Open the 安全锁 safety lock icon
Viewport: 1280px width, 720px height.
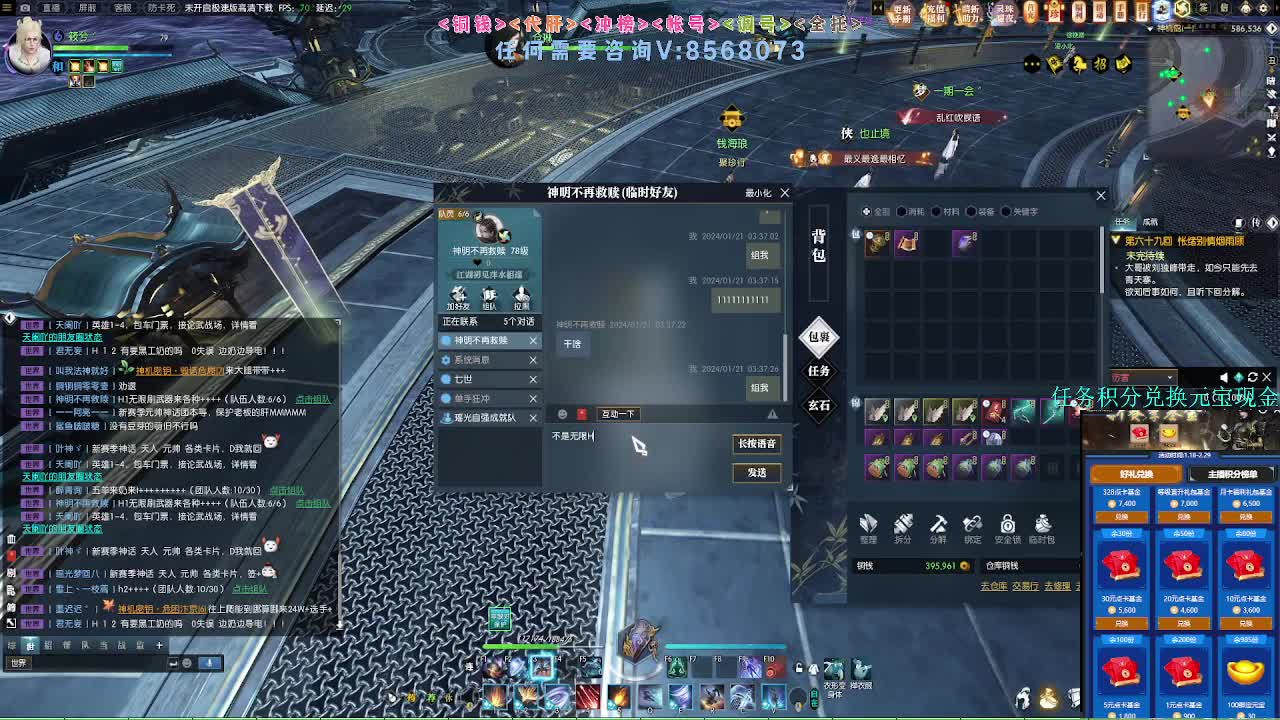(x=1007, y=528)
